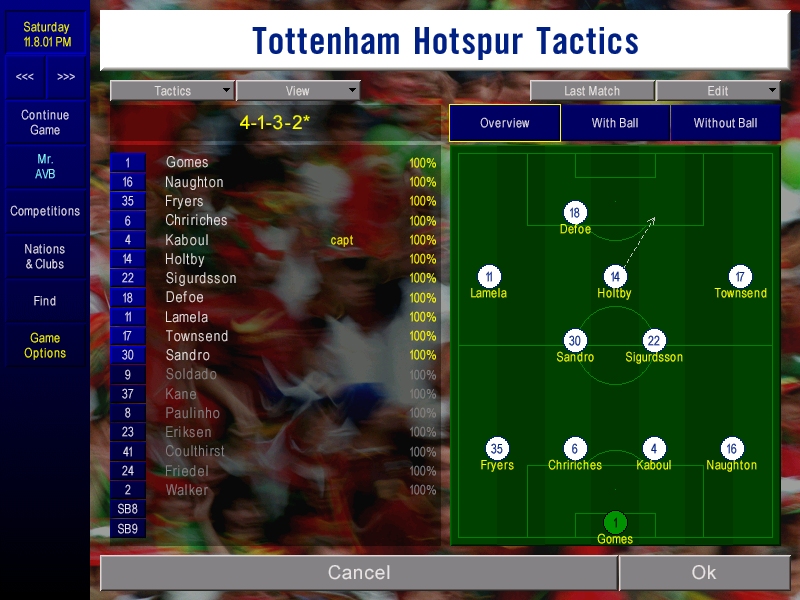The height and width of the screenshot is (600, 800).
Task: Select the Overview tab
Action: coord(505,123)
